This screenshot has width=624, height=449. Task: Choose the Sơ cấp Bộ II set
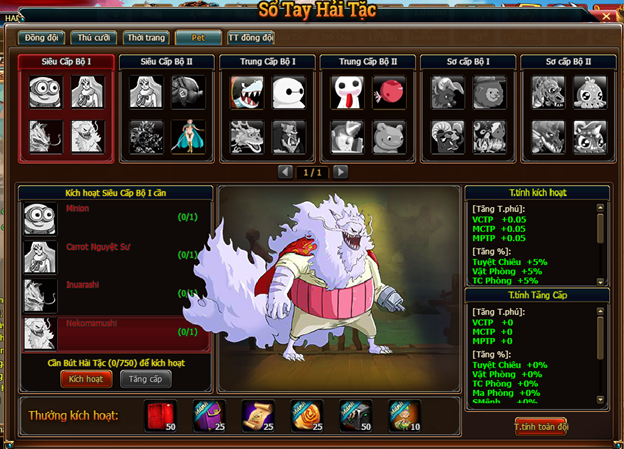[568, 62]
